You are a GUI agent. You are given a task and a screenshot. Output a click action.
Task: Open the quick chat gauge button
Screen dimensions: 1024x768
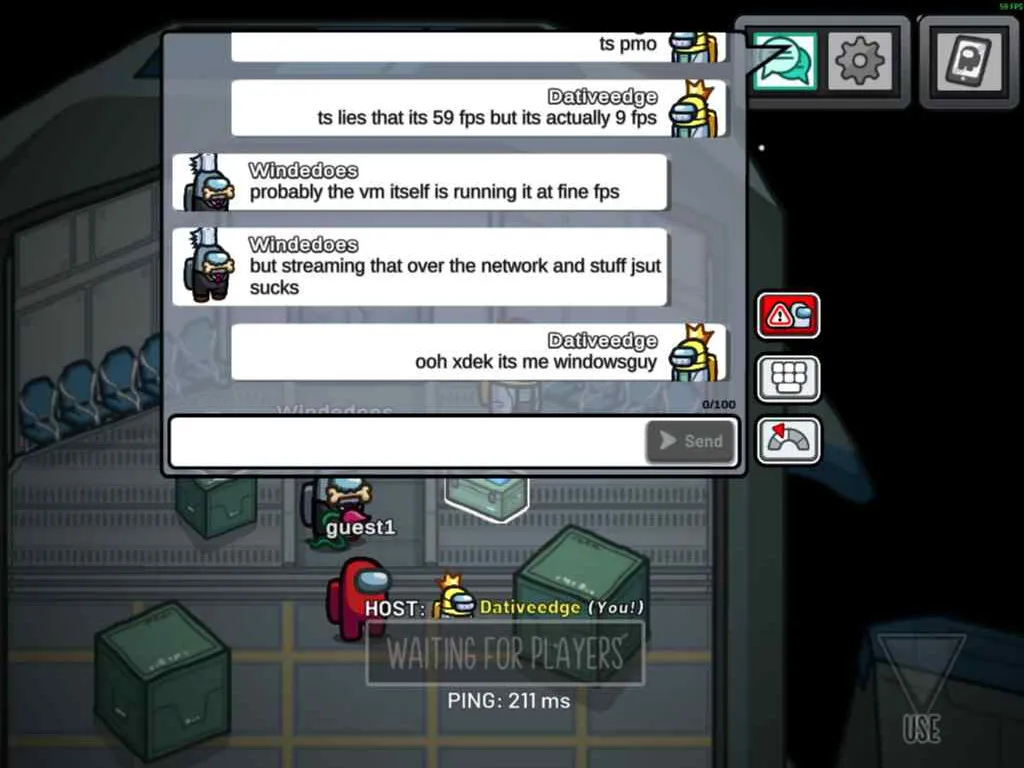[x=788, y=440]
